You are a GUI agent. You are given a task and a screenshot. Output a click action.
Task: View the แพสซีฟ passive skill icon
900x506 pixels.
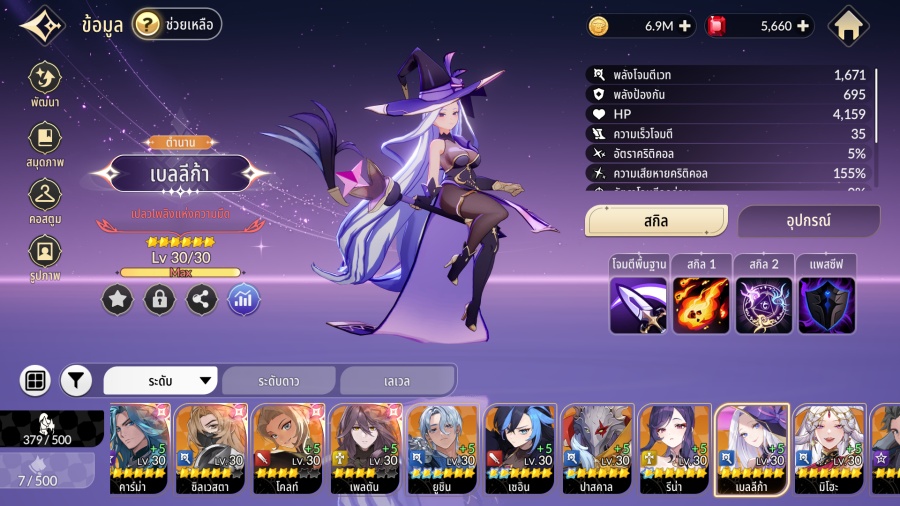coord(826,305)
